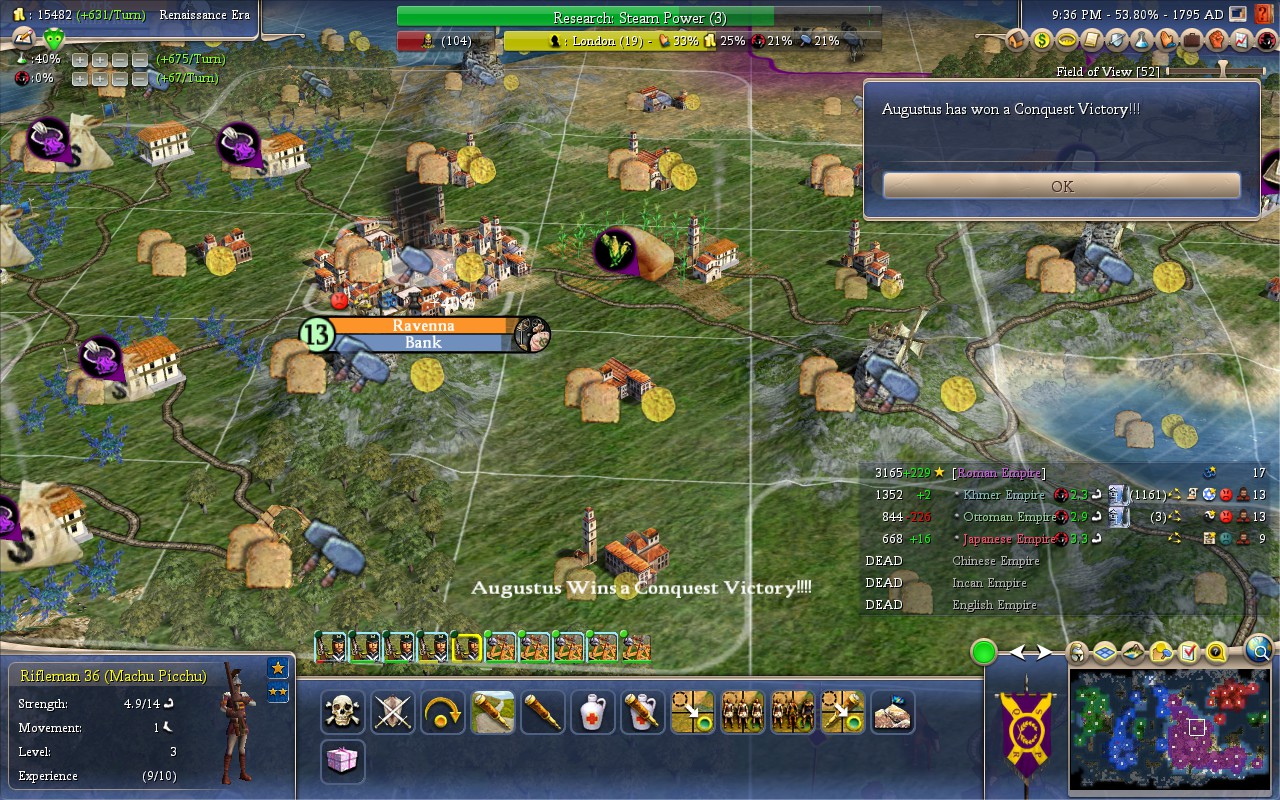Toggle the yield display with the terrain icon

(1132, 652)
